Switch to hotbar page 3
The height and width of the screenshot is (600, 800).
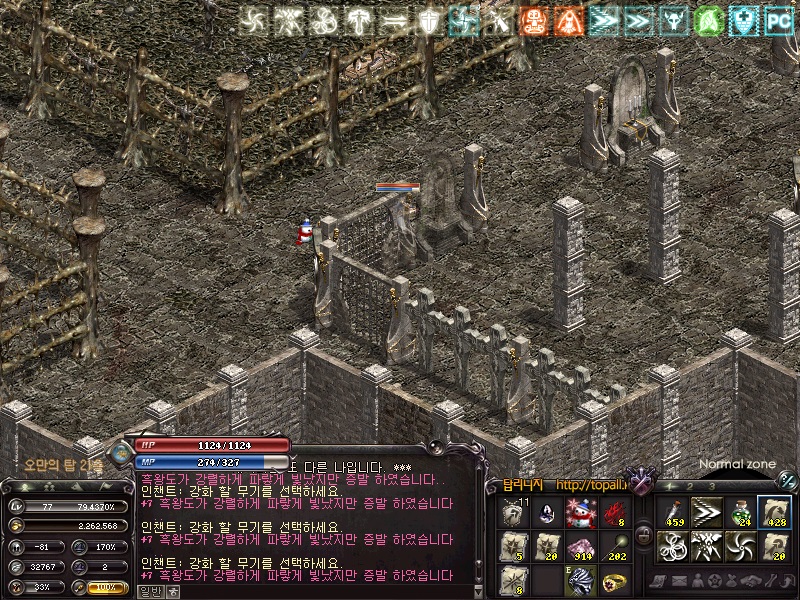click(711, 487)
